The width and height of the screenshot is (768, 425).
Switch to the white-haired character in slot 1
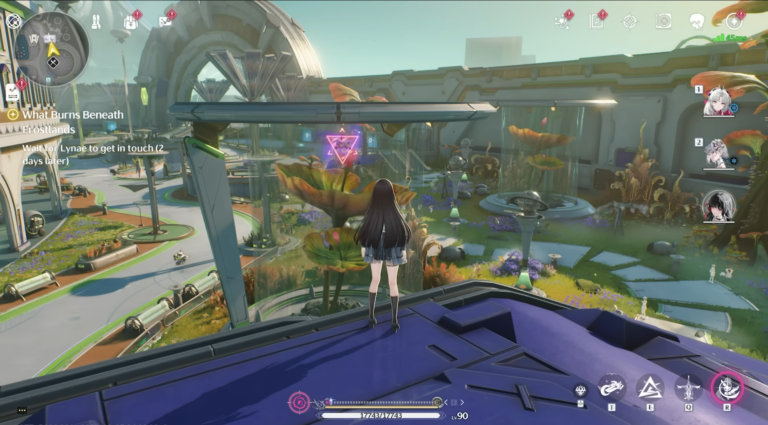[x=717, y=103]
